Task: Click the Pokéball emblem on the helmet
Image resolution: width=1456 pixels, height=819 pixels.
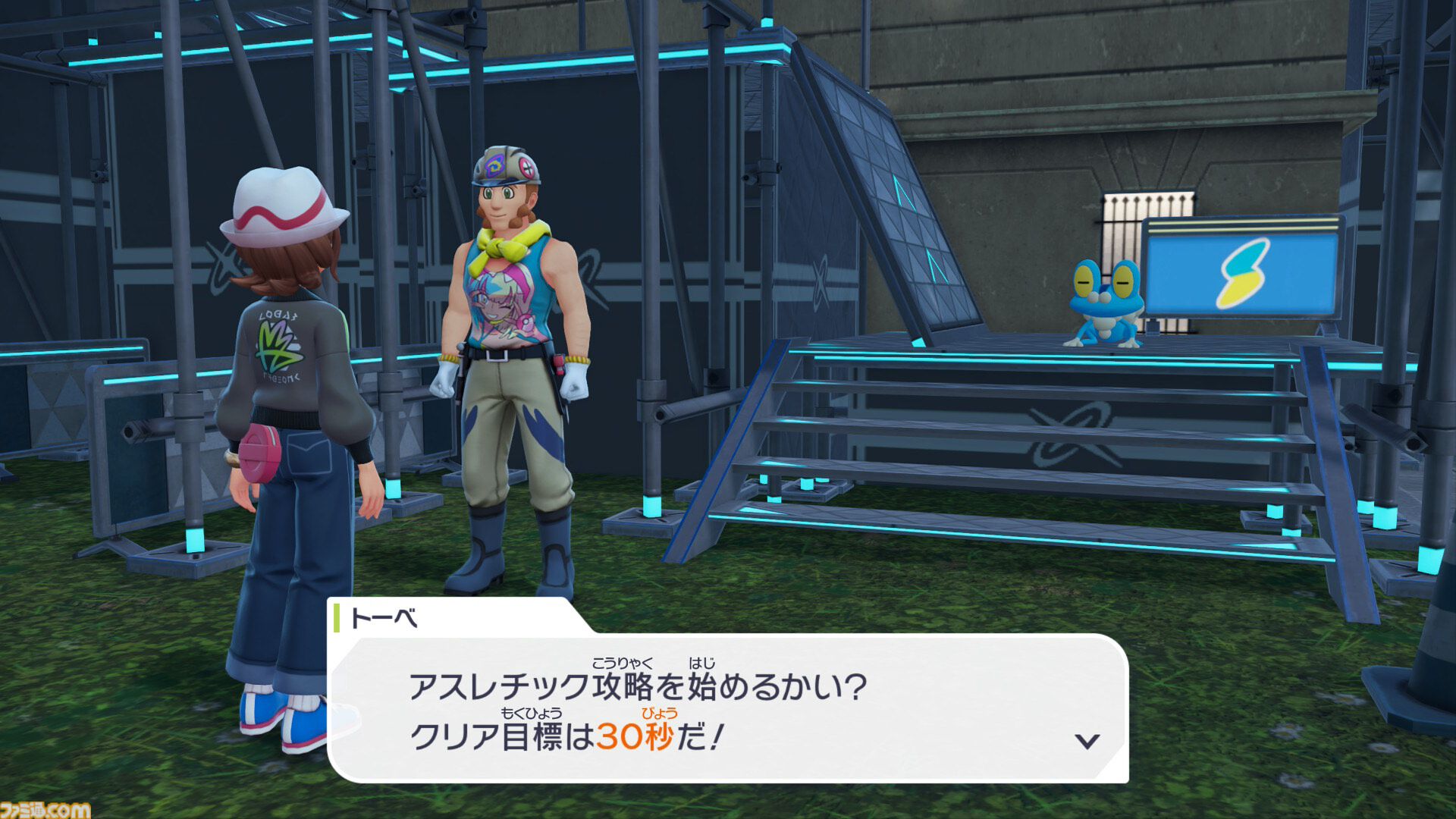Action: coord(526,168)
